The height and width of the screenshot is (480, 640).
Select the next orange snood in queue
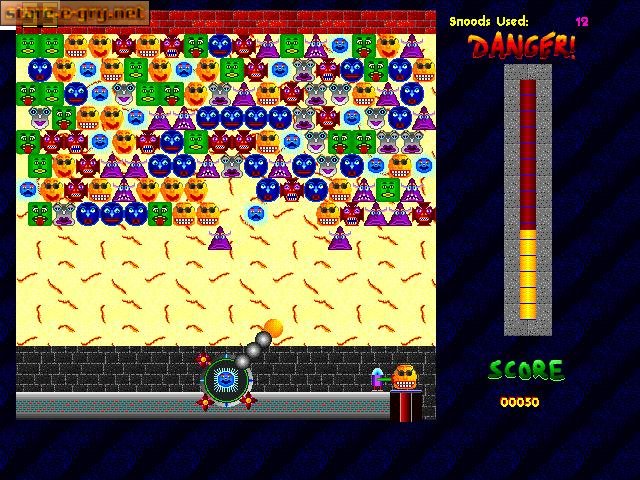(404, 377)
